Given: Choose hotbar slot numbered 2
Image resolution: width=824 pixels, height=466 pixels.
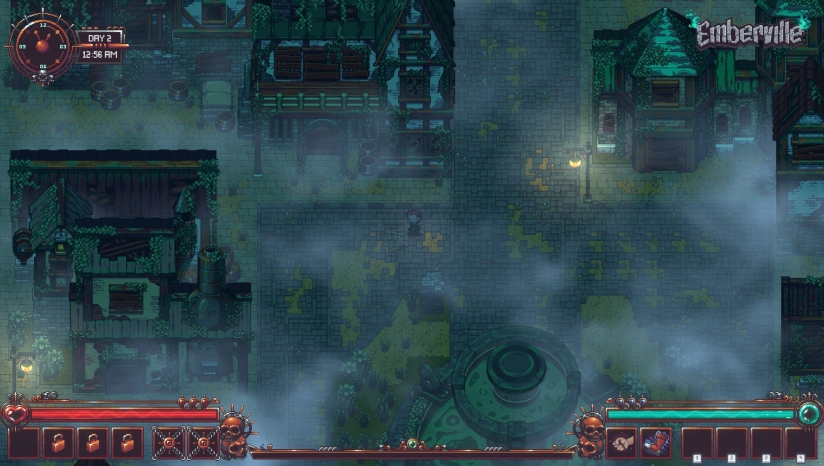Looking at the screenshot, I should (732, 443).
